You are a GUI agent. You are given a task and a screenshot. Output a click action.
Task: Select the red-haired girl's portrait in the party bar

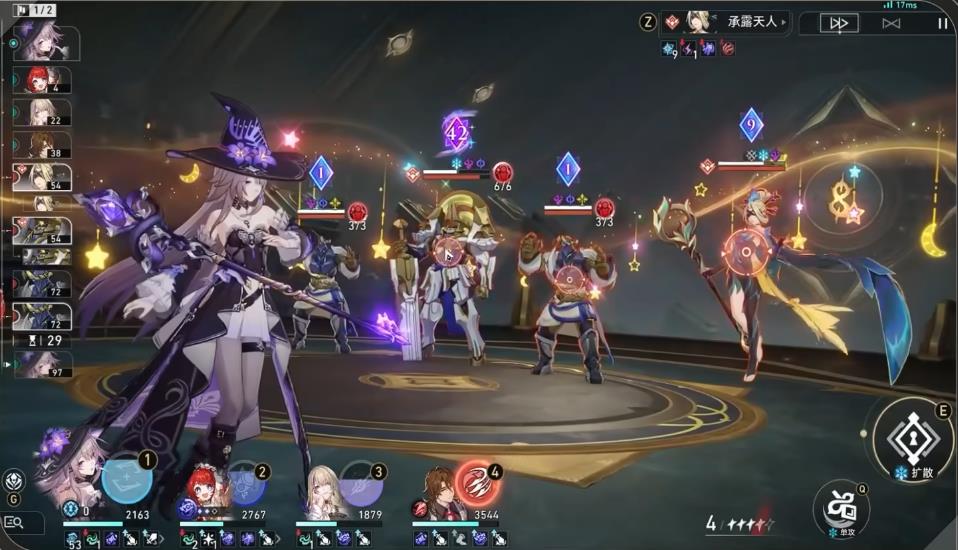[x=205, y=488]
